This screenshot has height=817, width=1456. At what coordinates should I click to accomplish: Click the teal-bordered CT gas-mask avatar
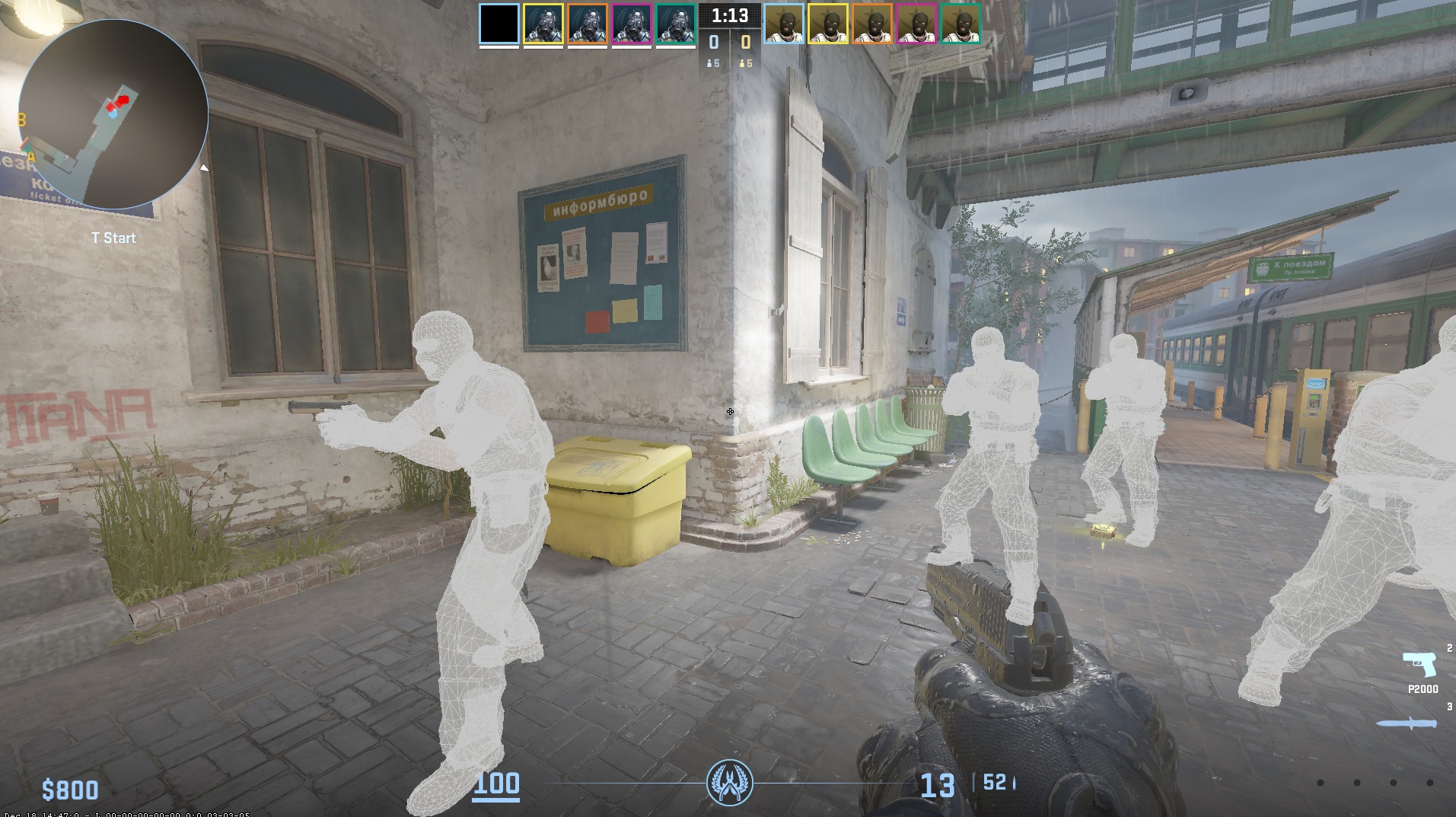click(x=674, y=24)
